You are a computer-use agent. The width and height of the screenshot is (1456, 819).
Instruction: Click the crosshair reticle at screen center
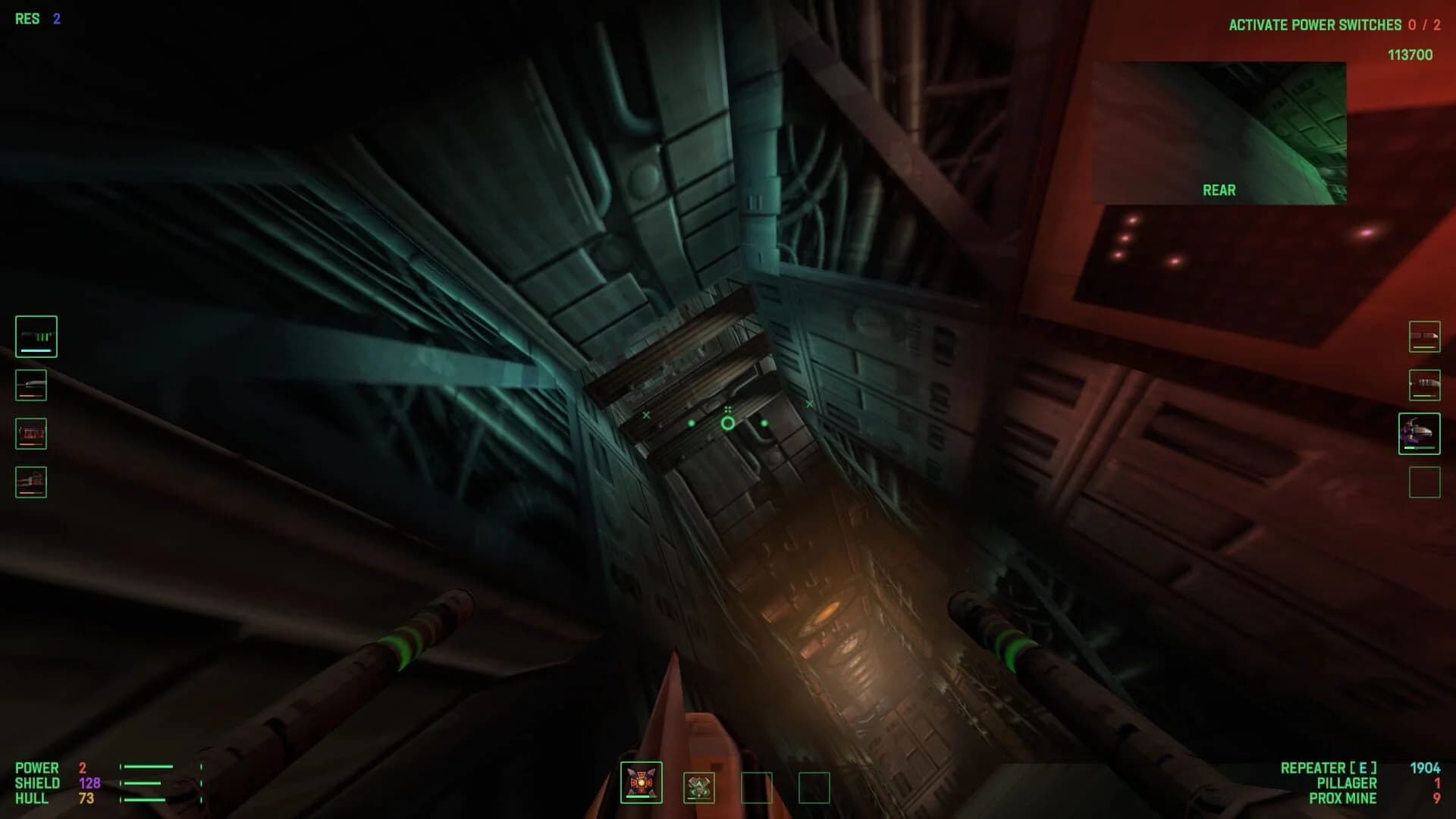[728, 422]
